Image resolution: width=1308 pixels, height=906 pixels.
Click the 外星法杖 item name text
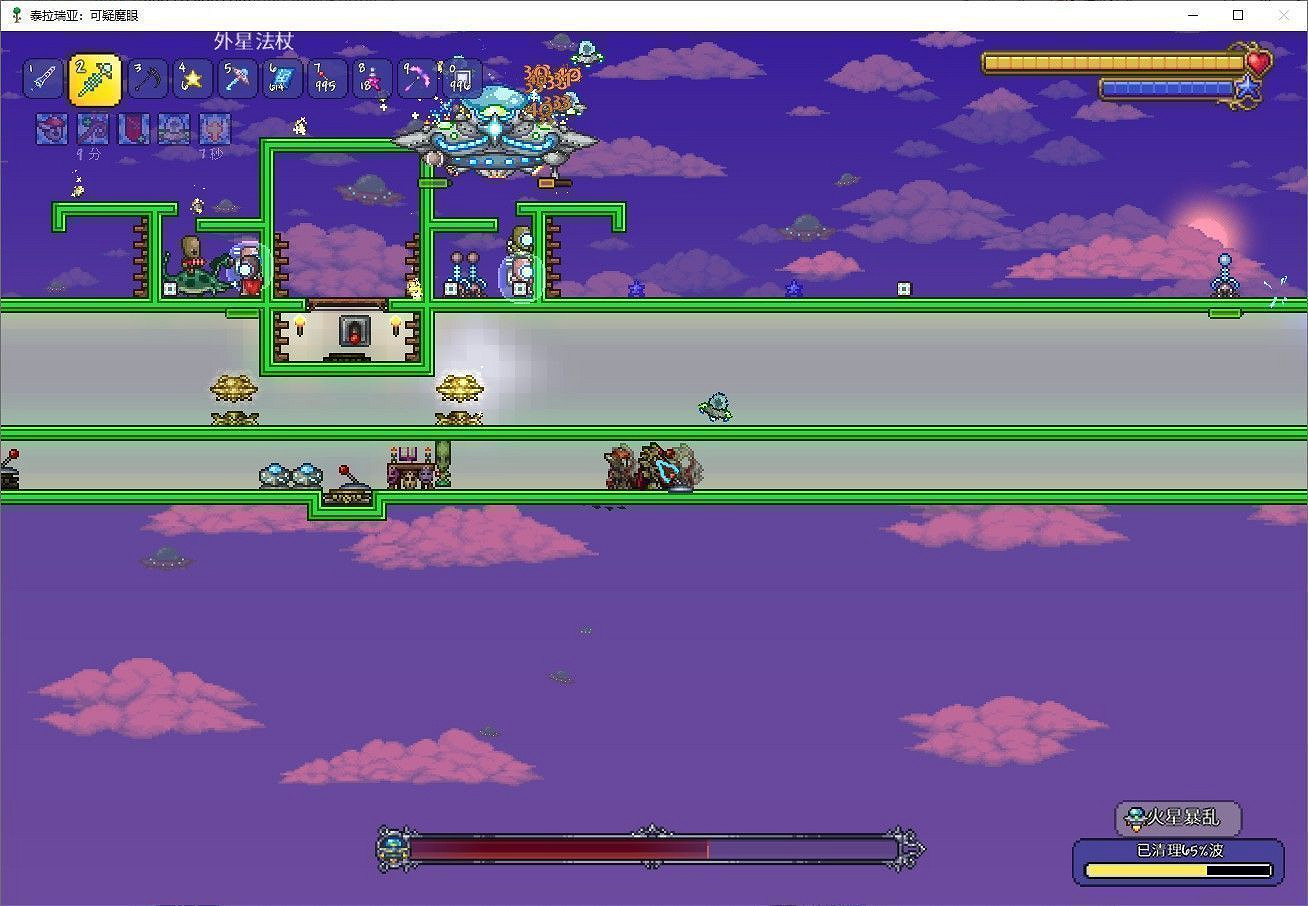tap(254, 39)
